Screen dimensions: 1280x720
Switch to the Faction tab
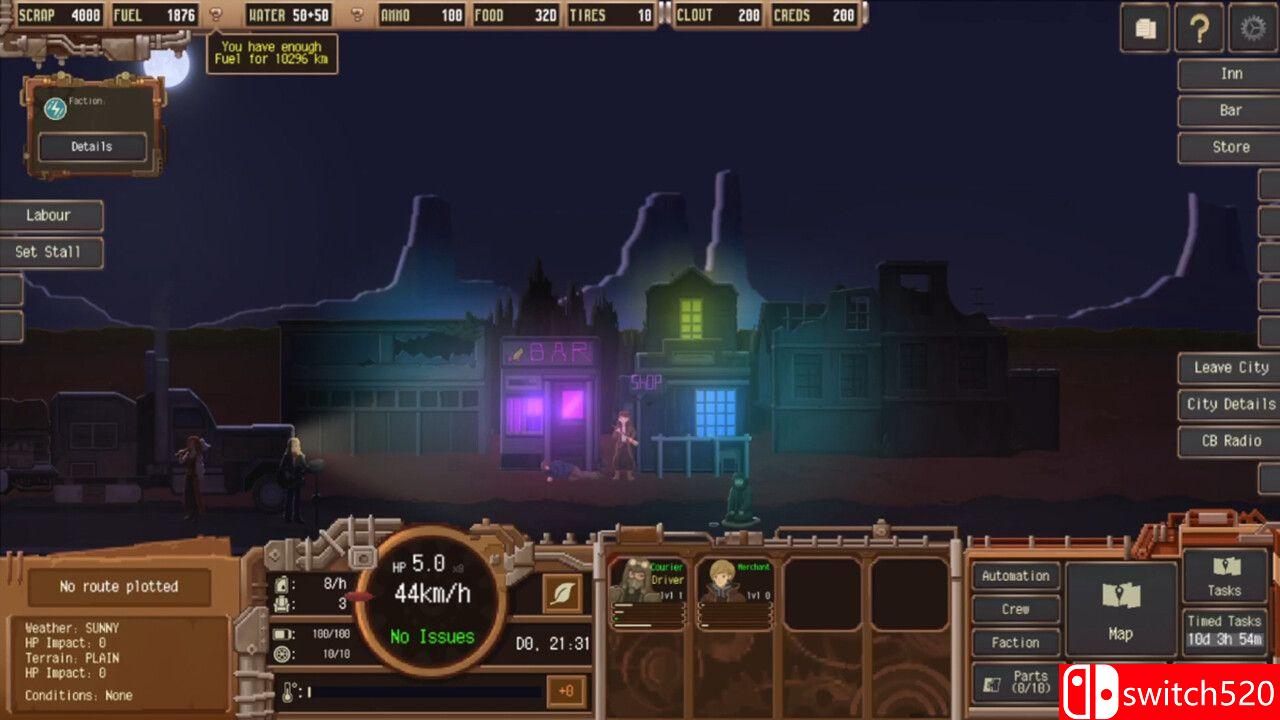(1015, 642)
